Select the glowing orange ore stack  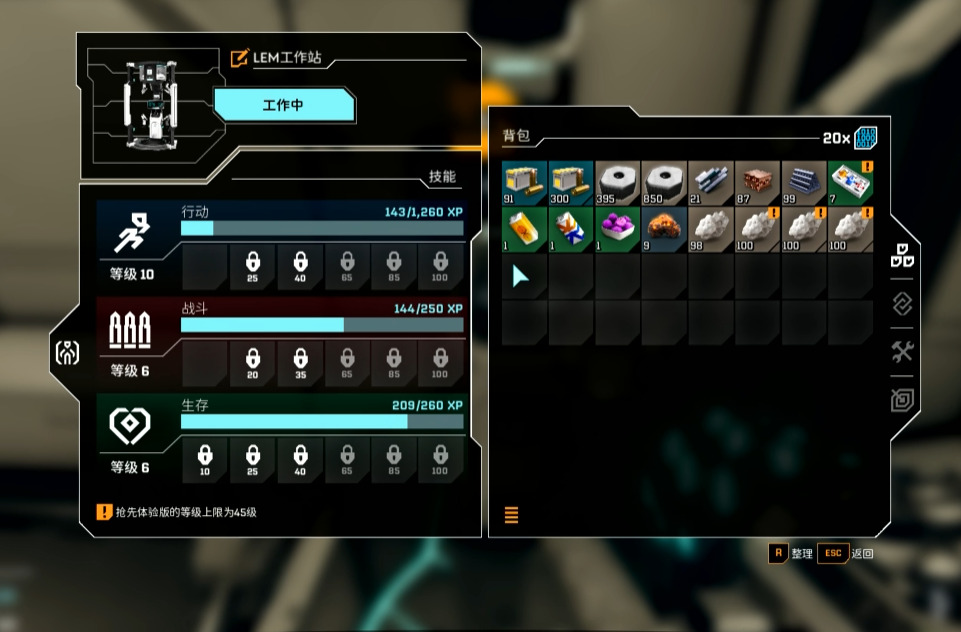pyautogui.click(x=664, y=229)
